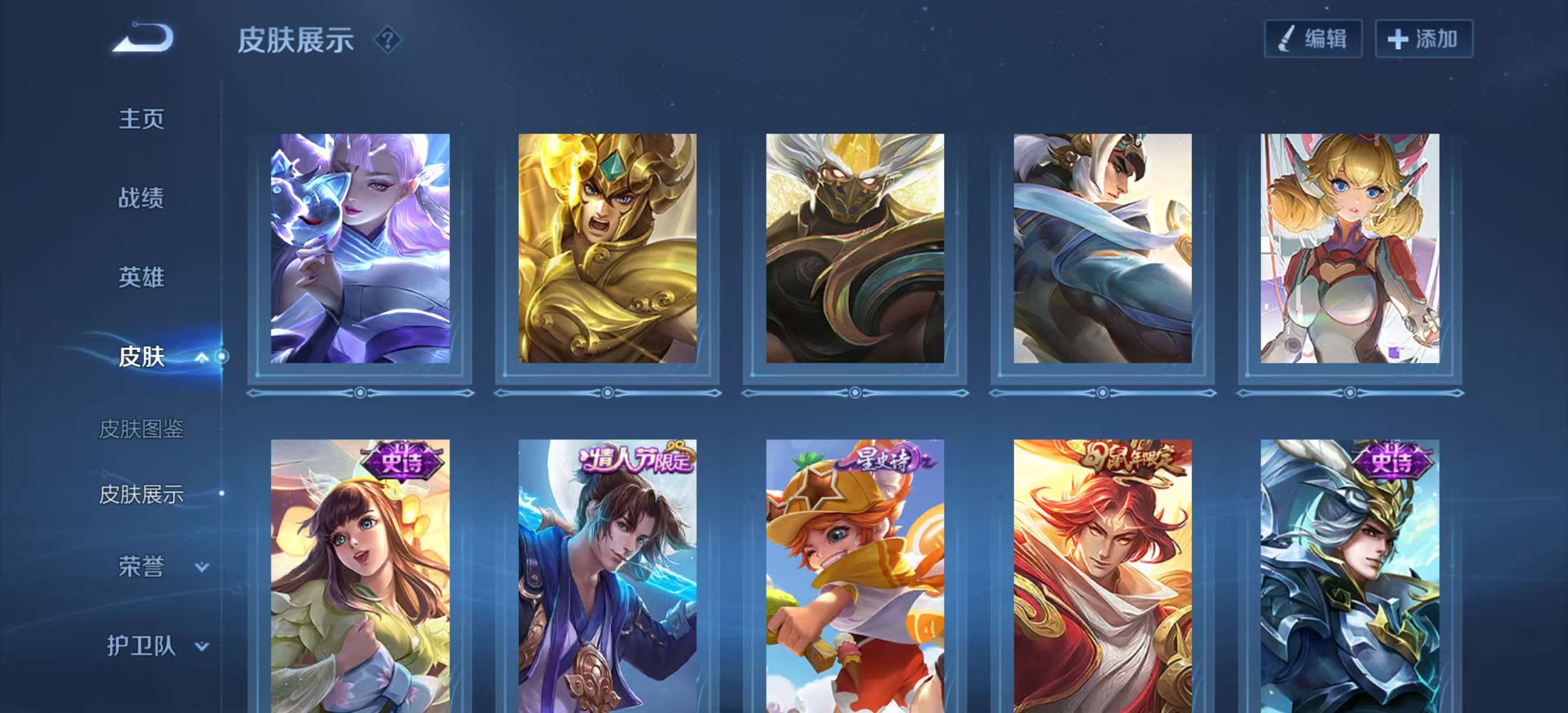Switch to the 主页 tab
1568x713 pixels.
click(142, 120)
